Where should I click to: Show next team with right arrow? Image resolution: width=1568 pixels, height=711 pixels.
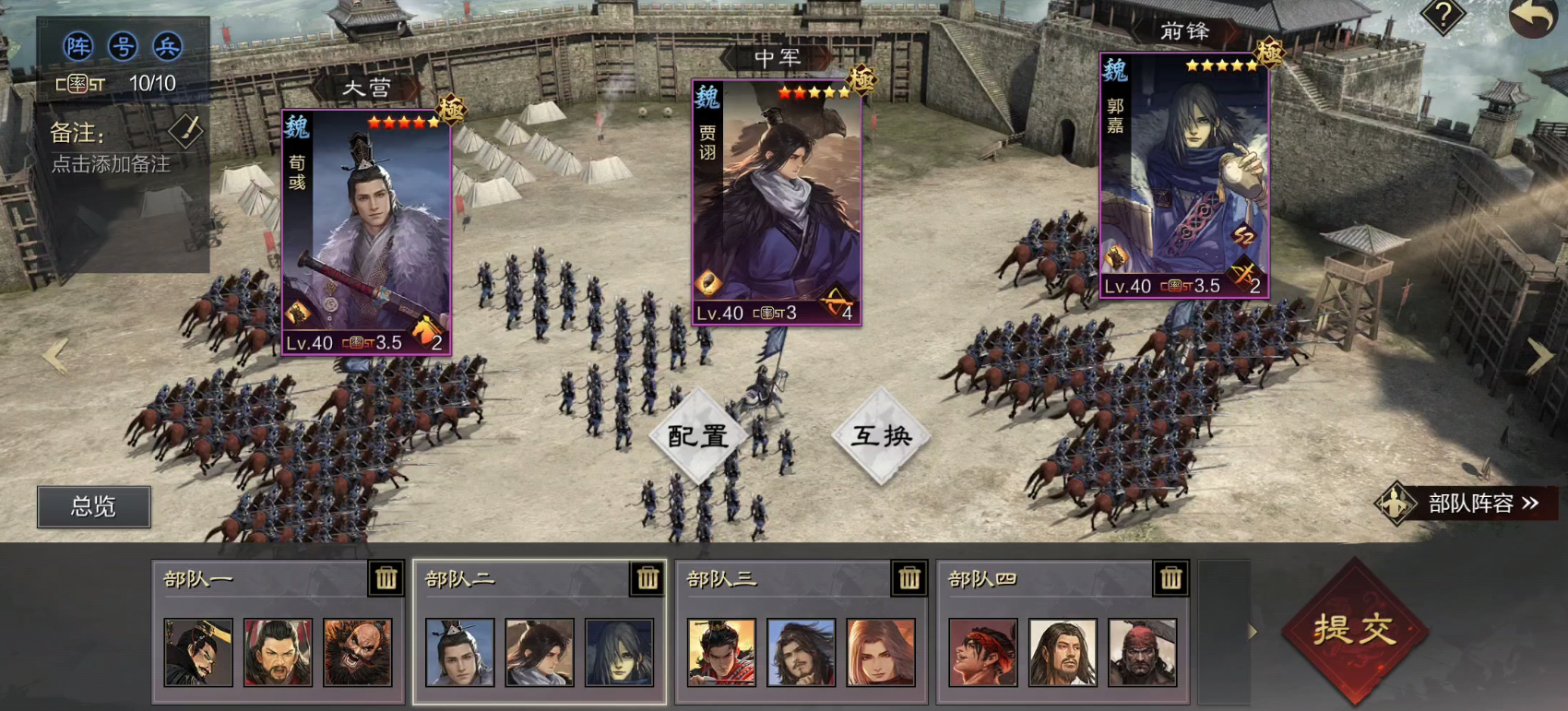tap(1539, 356)
